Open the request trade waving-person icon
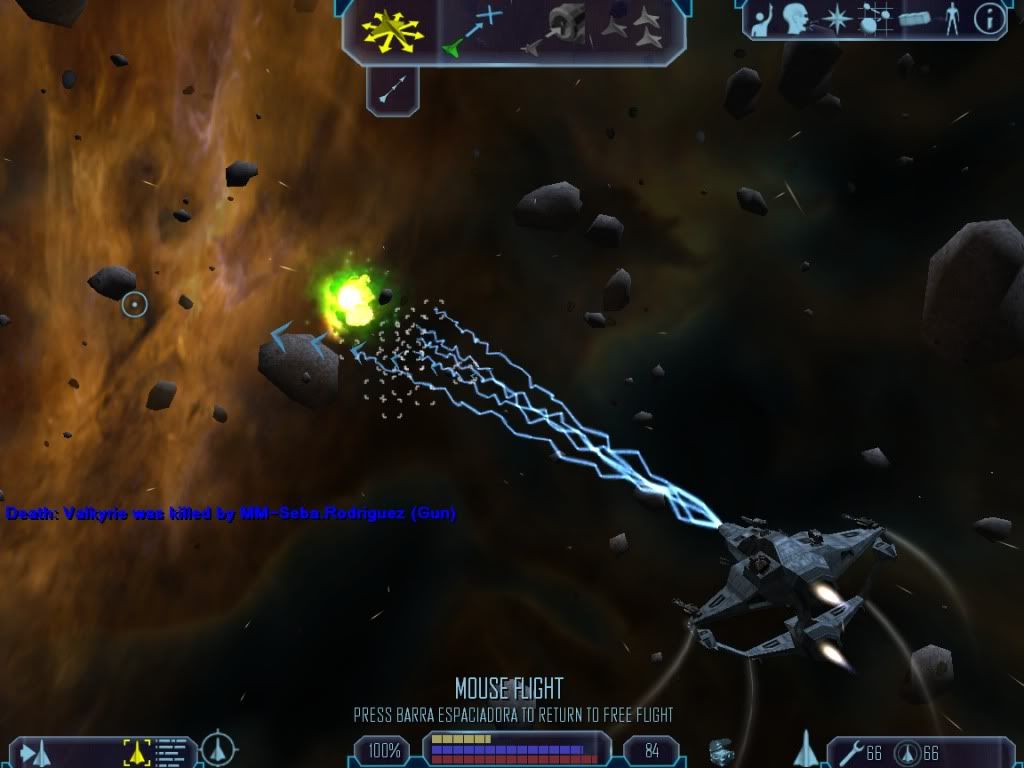 [x=763, y=18]
